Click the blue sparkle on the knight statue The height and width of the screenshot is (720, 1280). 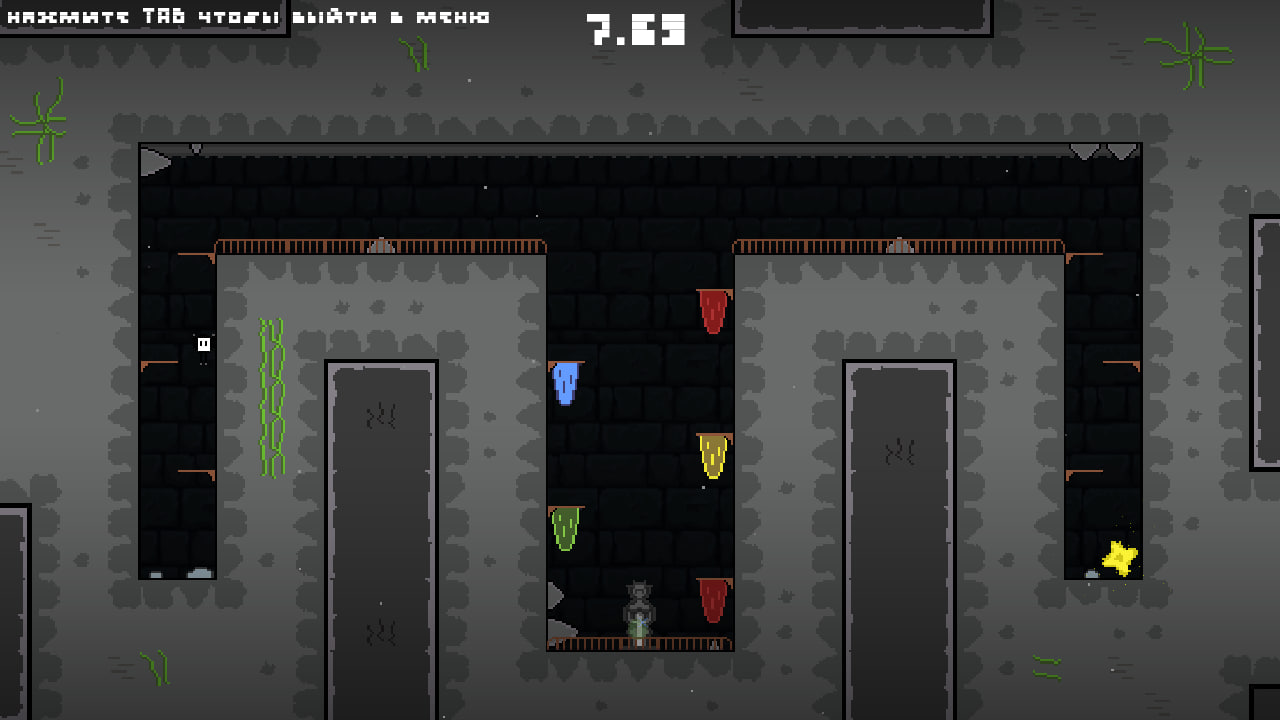pyautogui.click(x=643, y=621)
